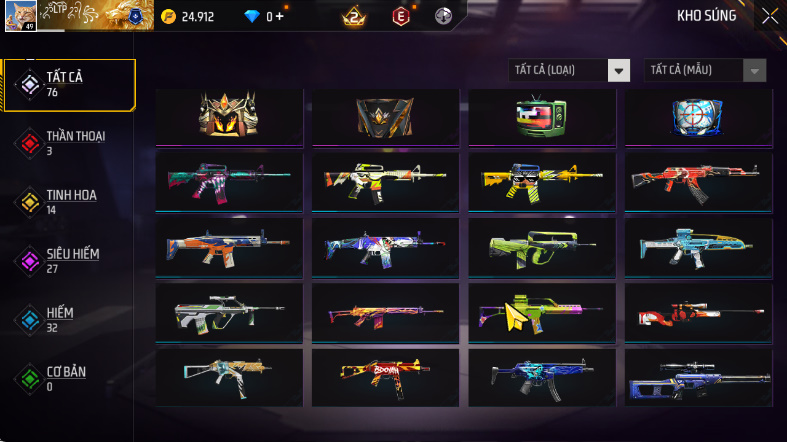Image resolution: width=787 pixels, height=442 pixels.
Task: Open the Tất Cả (Loại) type dropdown
Action: [570, 70]
